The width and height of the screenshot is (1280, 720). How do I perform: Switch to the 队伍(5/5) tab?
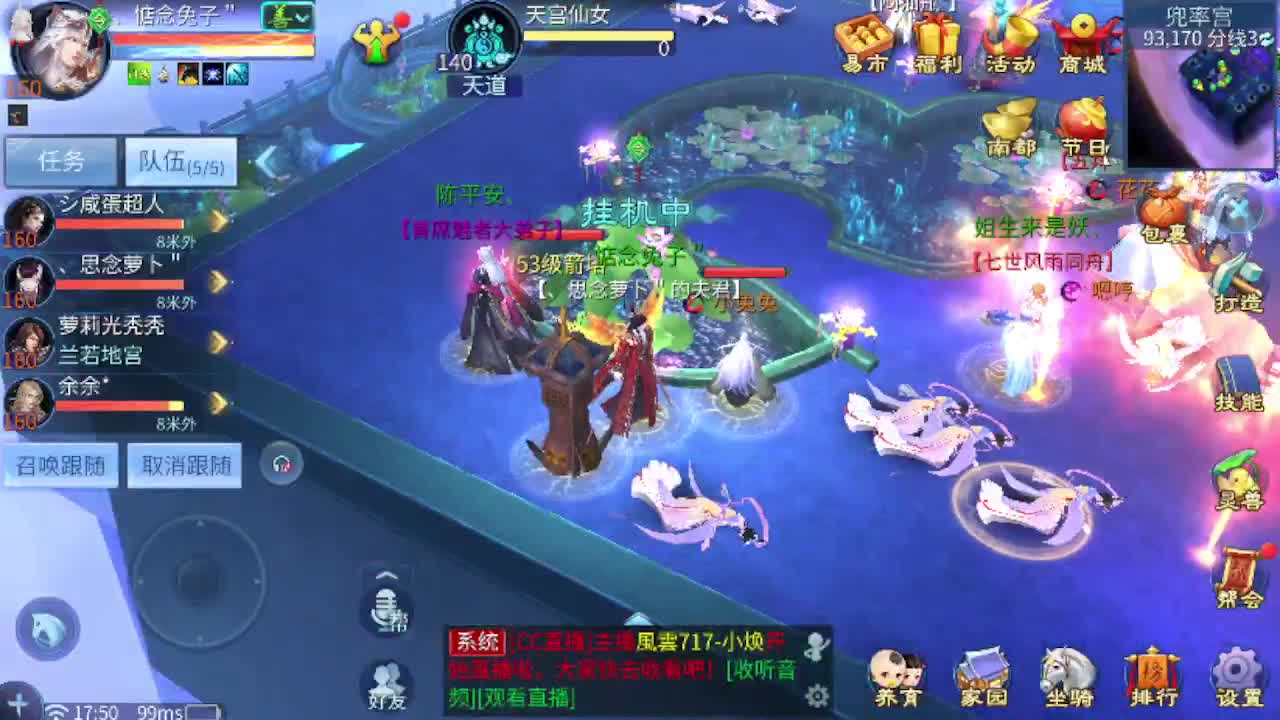(178, 161)
